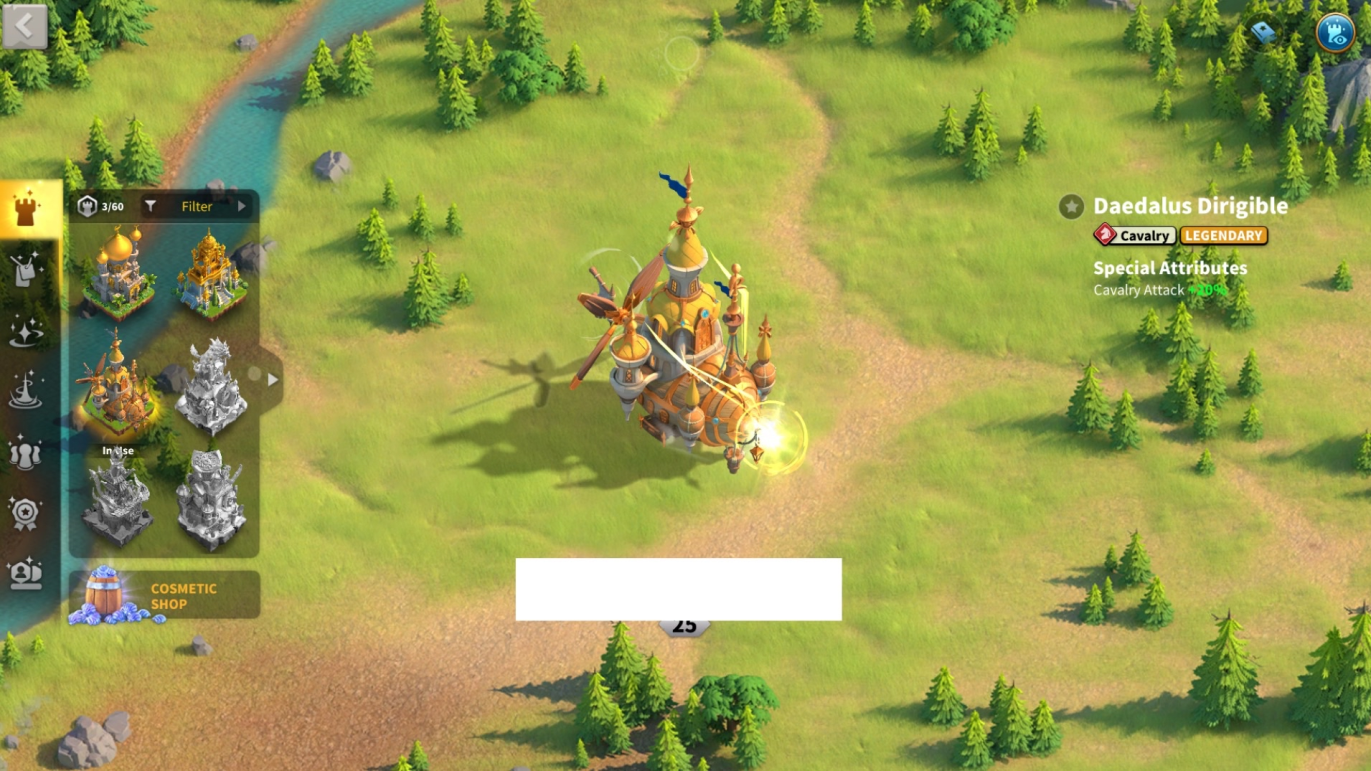Switch to the tags-with-sparkles cosmetics tab
This screenshot has width=1371, height=771.
(26, 270)
